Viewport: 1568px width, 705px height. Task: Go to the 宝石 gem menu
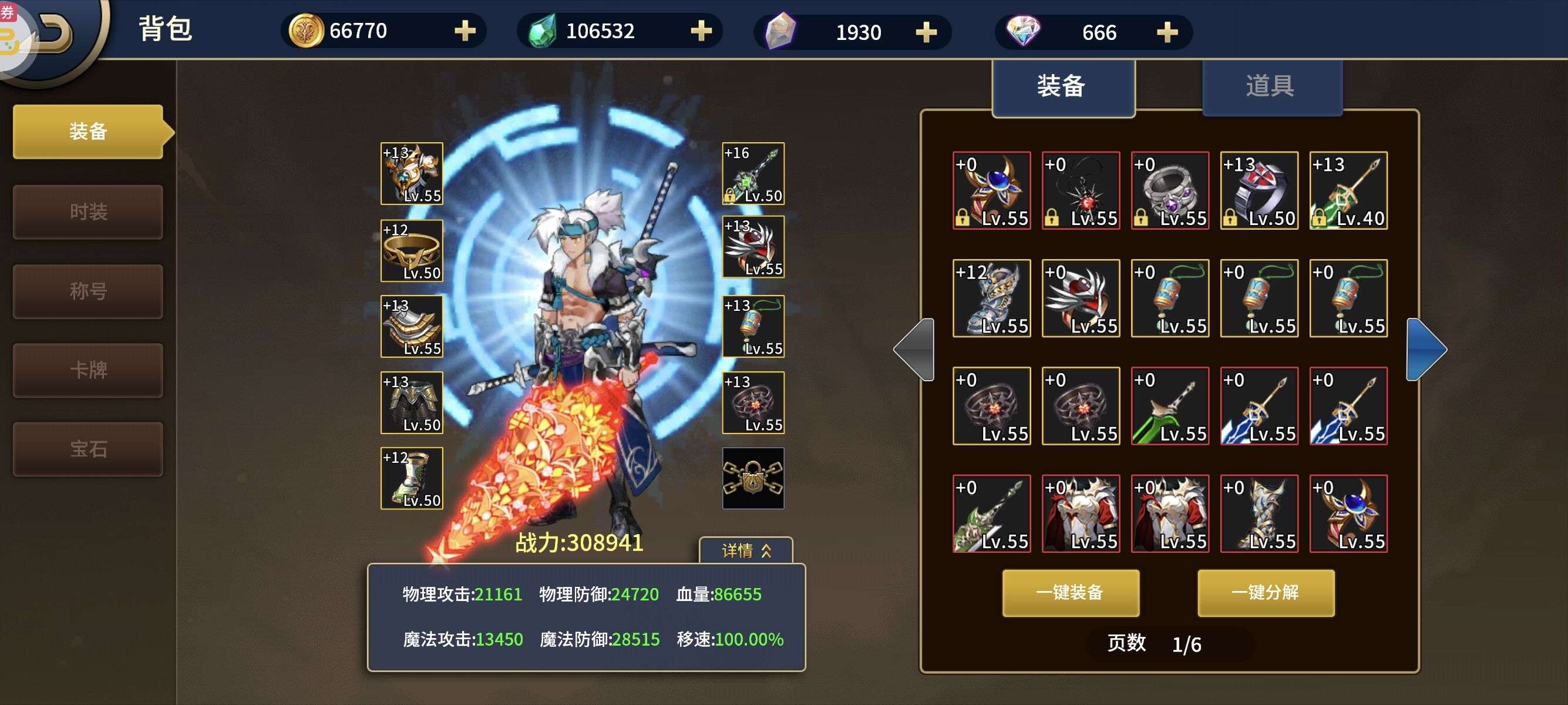point(88,449)
